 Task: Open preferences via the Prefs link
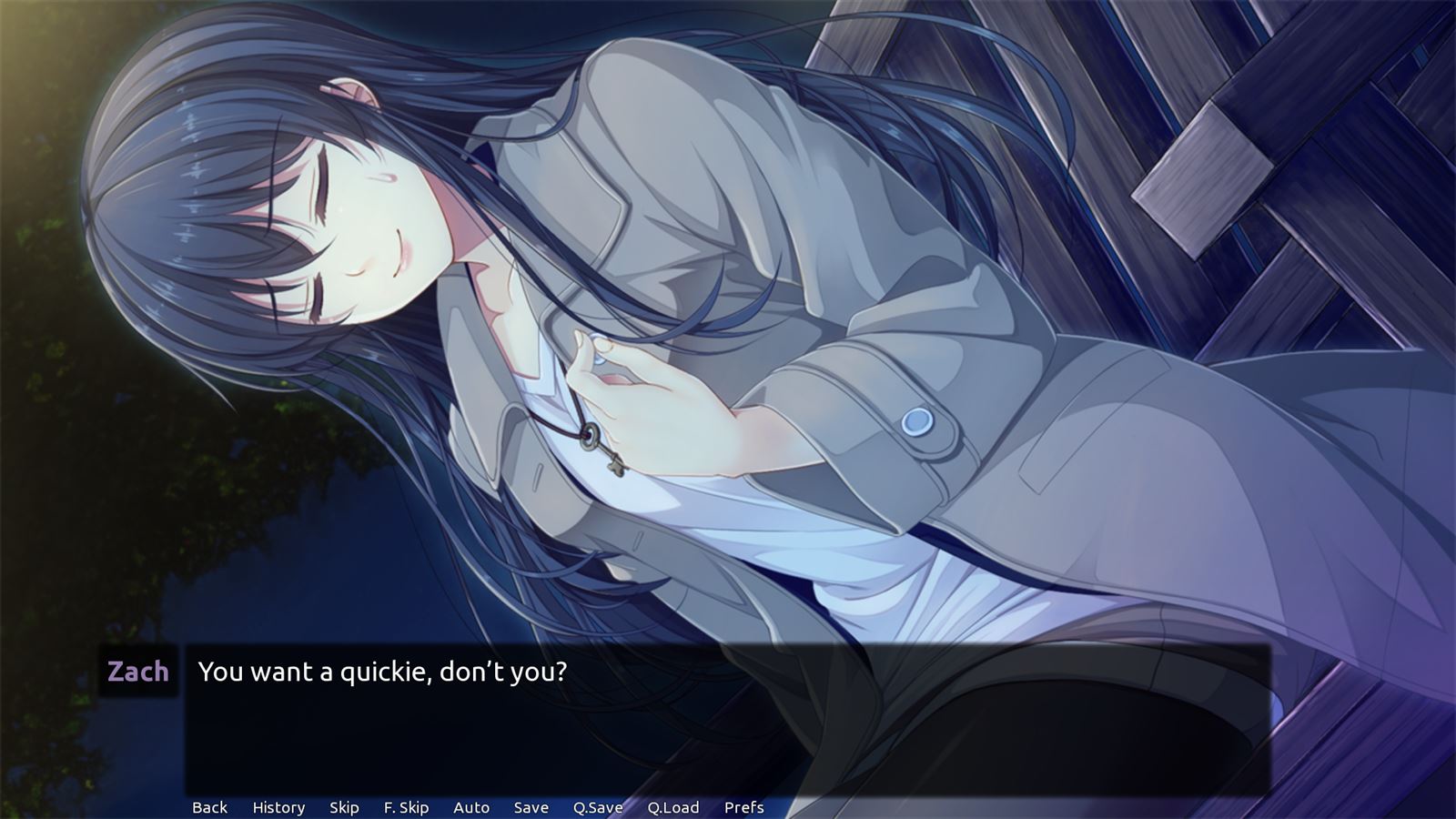[743, 807]
